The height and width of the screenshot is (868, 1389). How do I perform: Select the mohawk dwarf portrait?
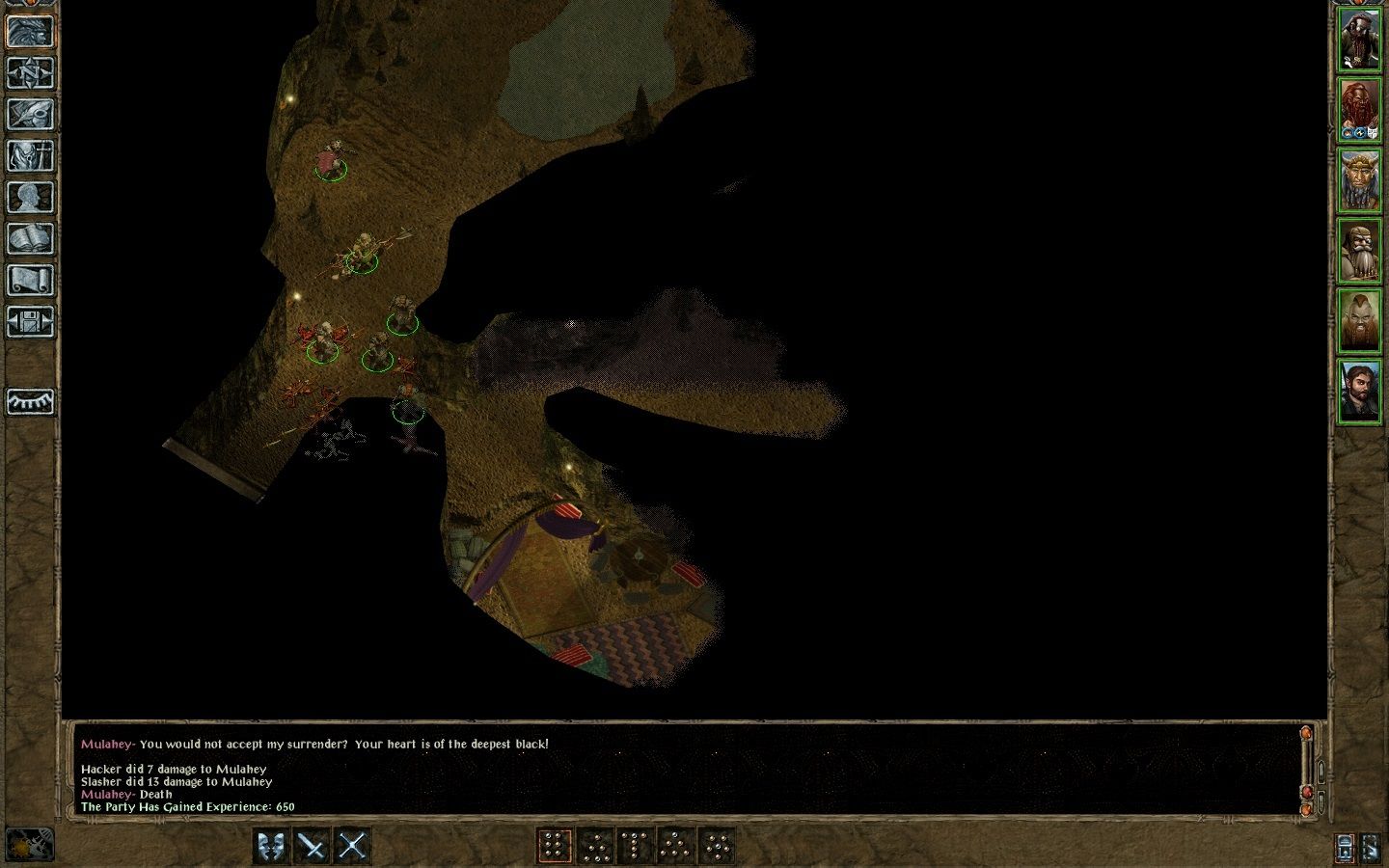[1359, 320]
